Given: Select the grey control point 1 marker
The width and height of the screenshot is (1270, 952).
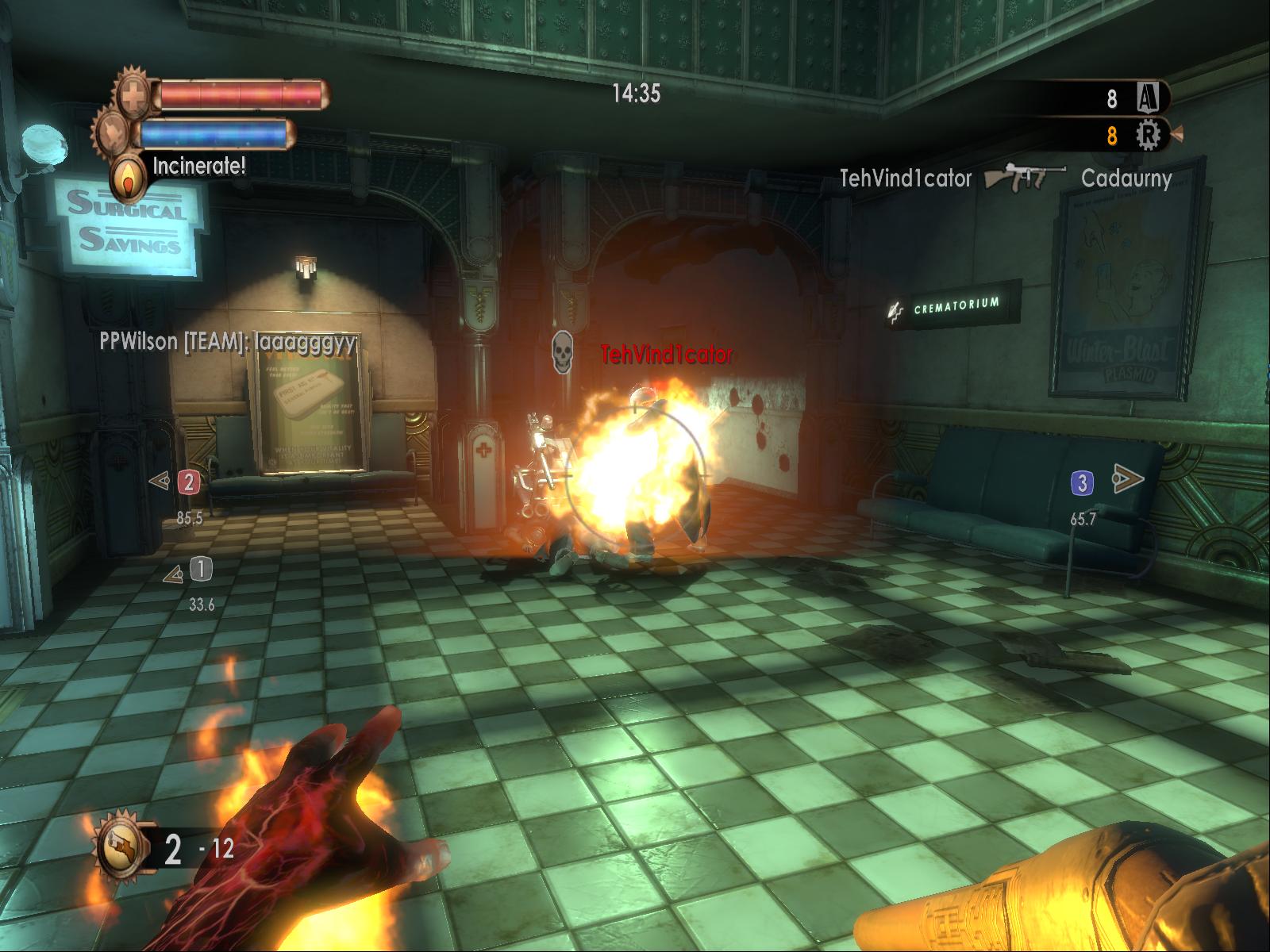Looking at the screenshot, I should point(201,569).
